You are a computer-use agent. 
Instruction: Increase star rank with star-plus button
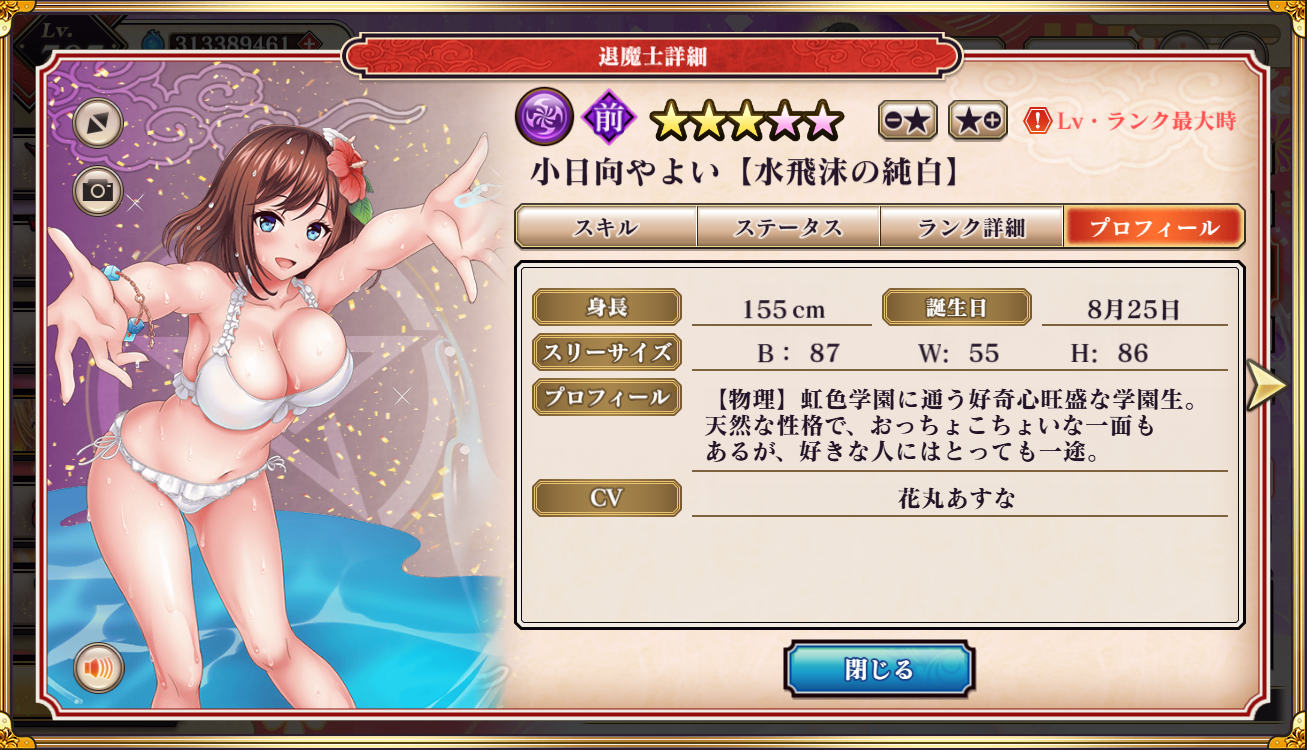(x=977, y=121)
